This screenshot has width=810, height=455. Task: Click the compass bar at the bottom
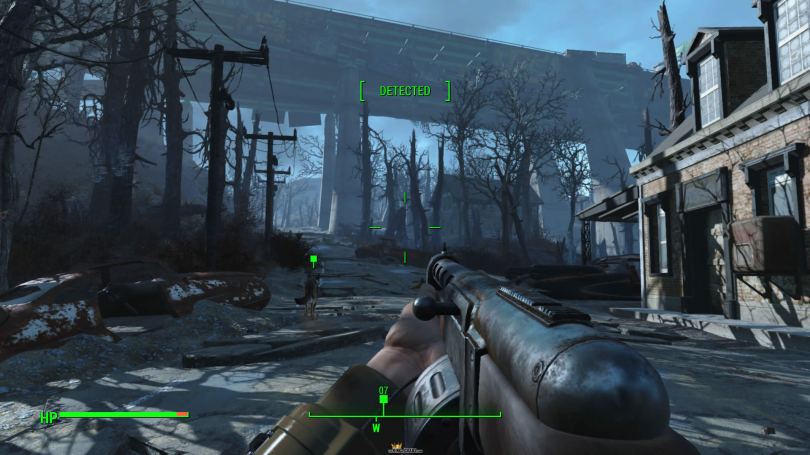click(404, 415)
